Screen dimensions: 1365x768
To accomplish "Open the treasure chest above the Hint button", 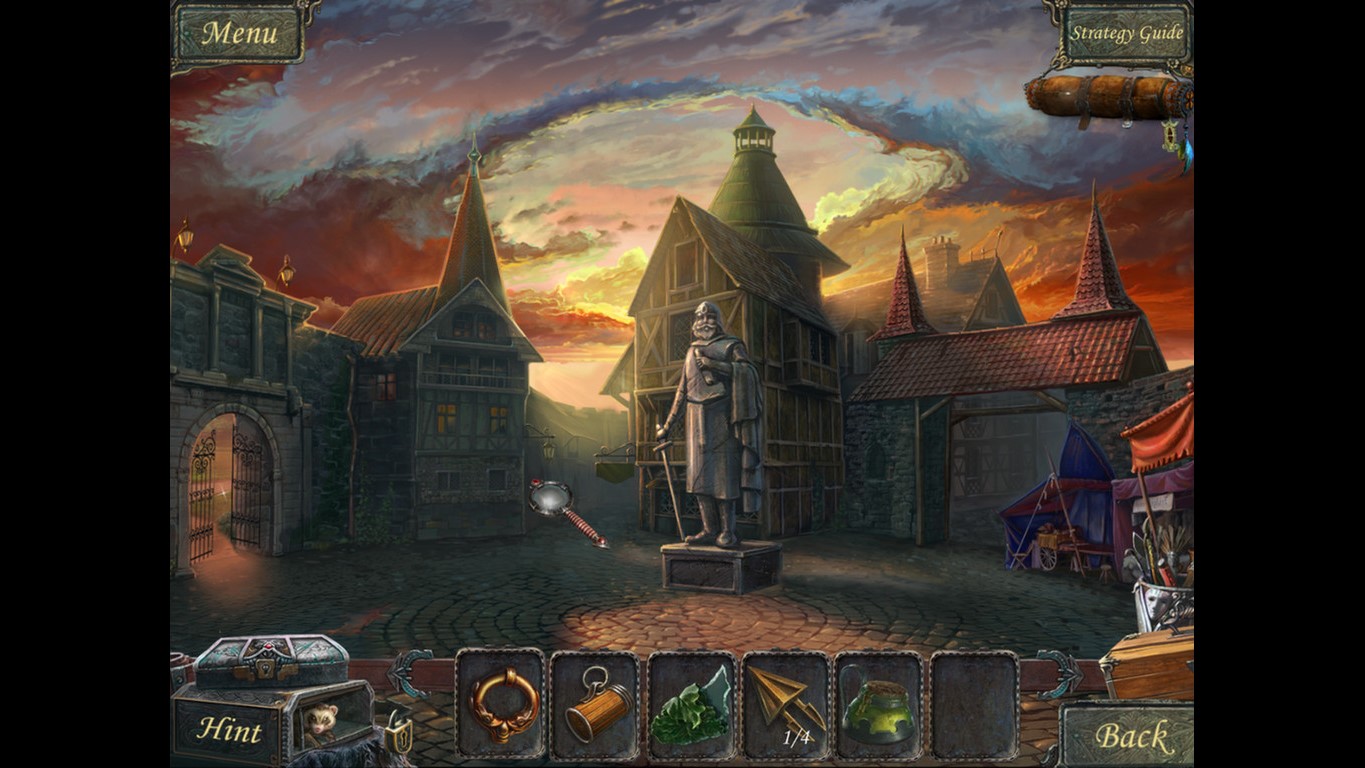I will pyautogui.click(x=268, y=660).
